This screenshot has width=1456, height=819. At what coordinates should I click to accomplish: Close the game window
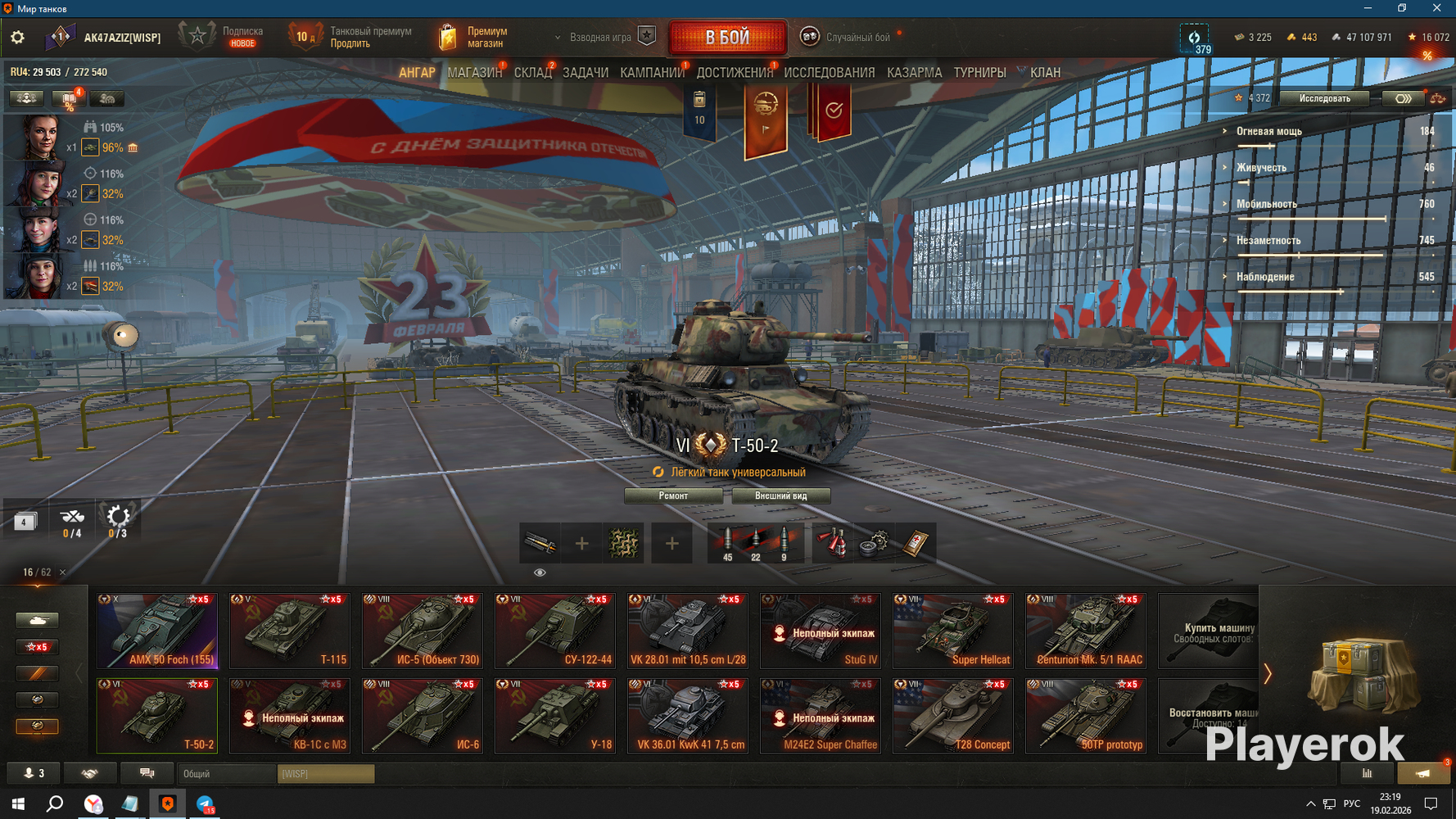(x=1436, y=8)
